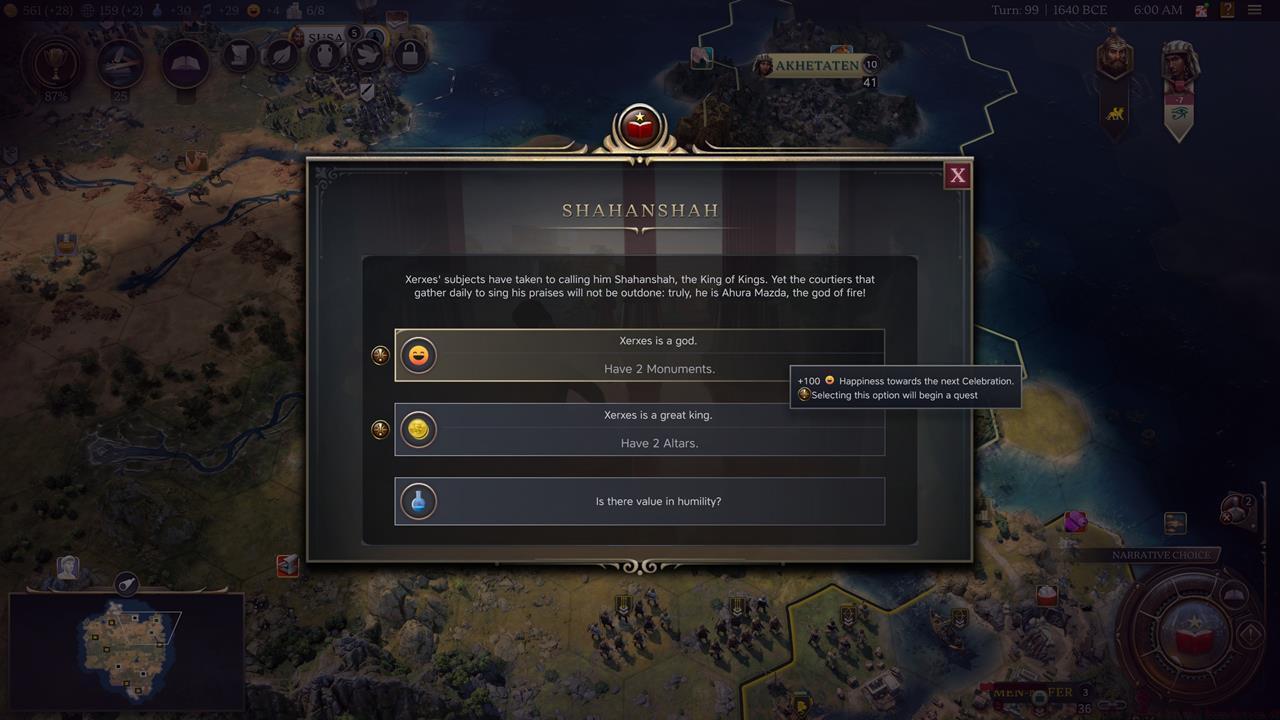Click the amphora goods icon in the toolbar
The image size is (1280, 720).
tap(324, 55)
